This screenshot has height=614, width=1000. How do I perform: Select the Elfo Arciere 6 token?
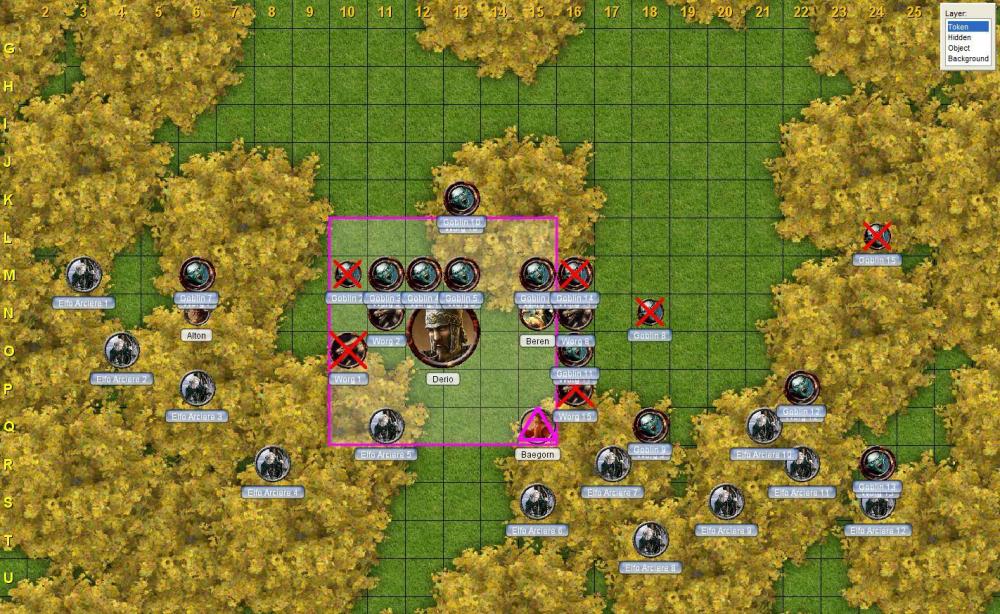click(537, 502)
